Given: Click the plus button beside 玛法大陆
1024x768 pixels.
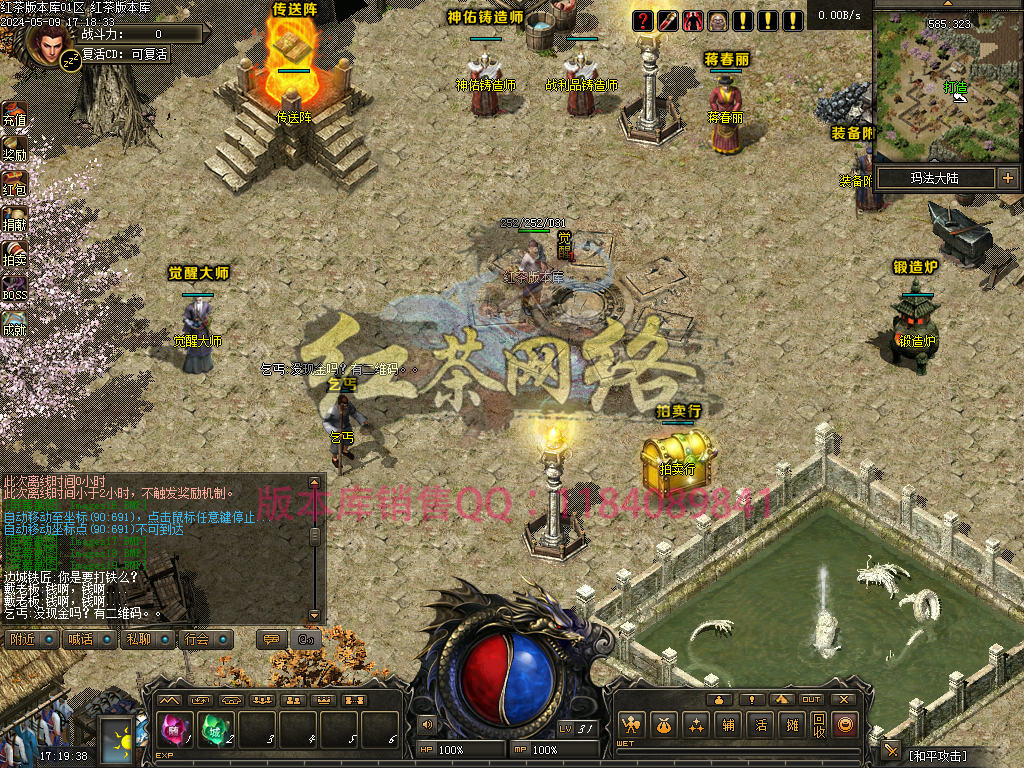Looking at the screenshot, I should tap(1007, 178).
